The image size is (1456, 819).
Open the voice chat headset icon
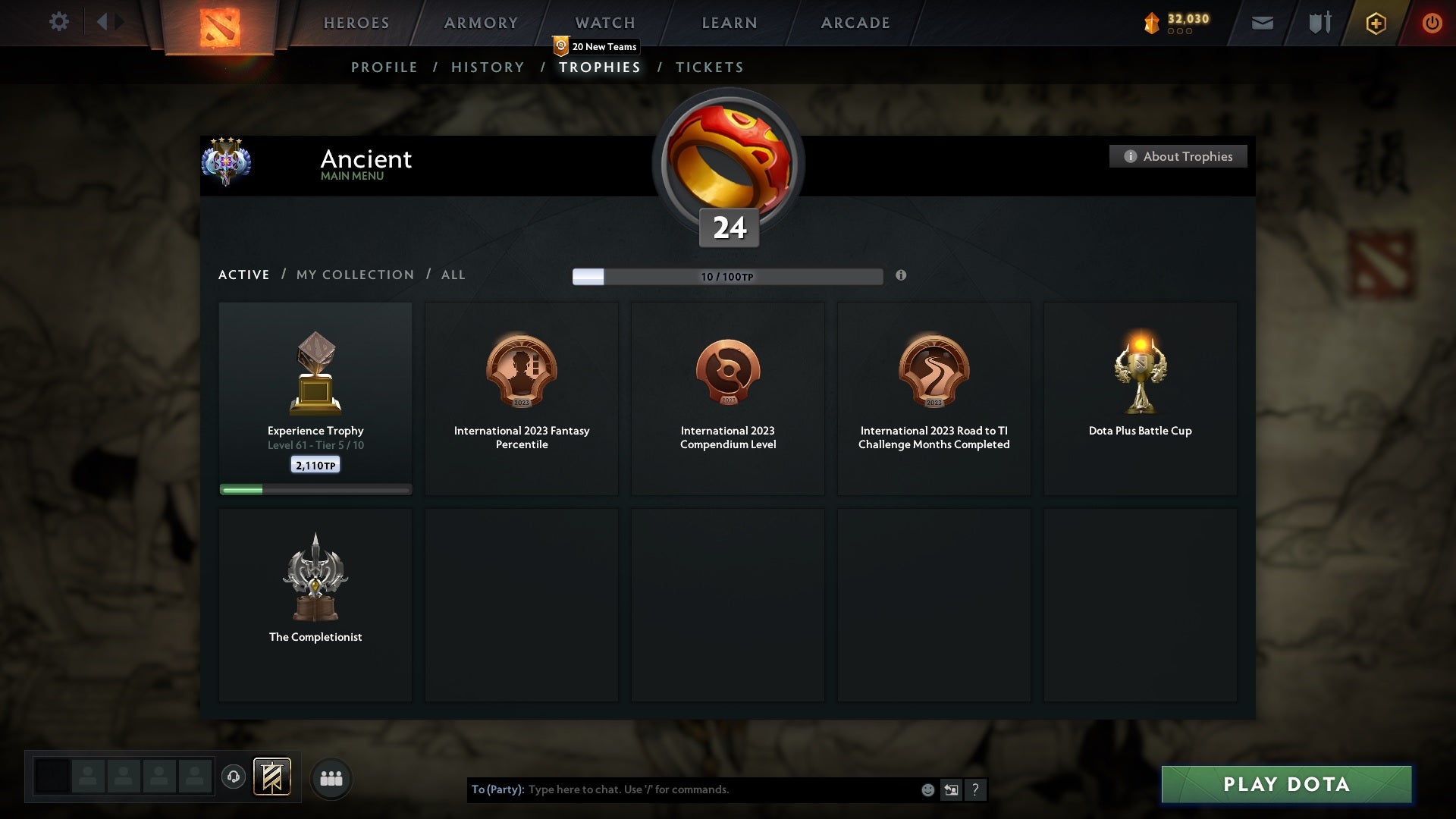(x=234, y=777)
